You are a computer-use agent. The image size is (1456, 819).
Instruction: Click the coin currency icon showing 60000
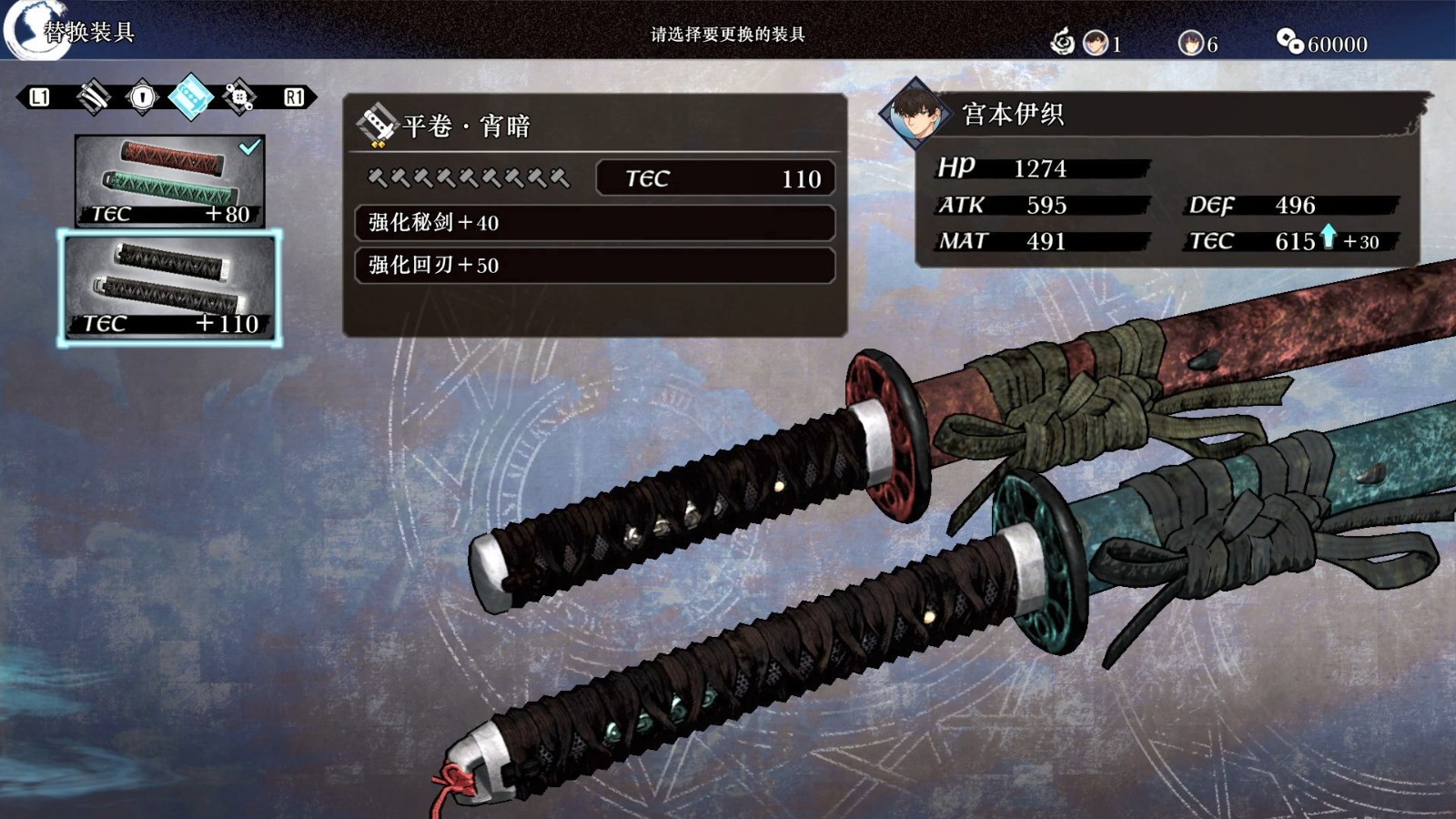[1286, 41]
